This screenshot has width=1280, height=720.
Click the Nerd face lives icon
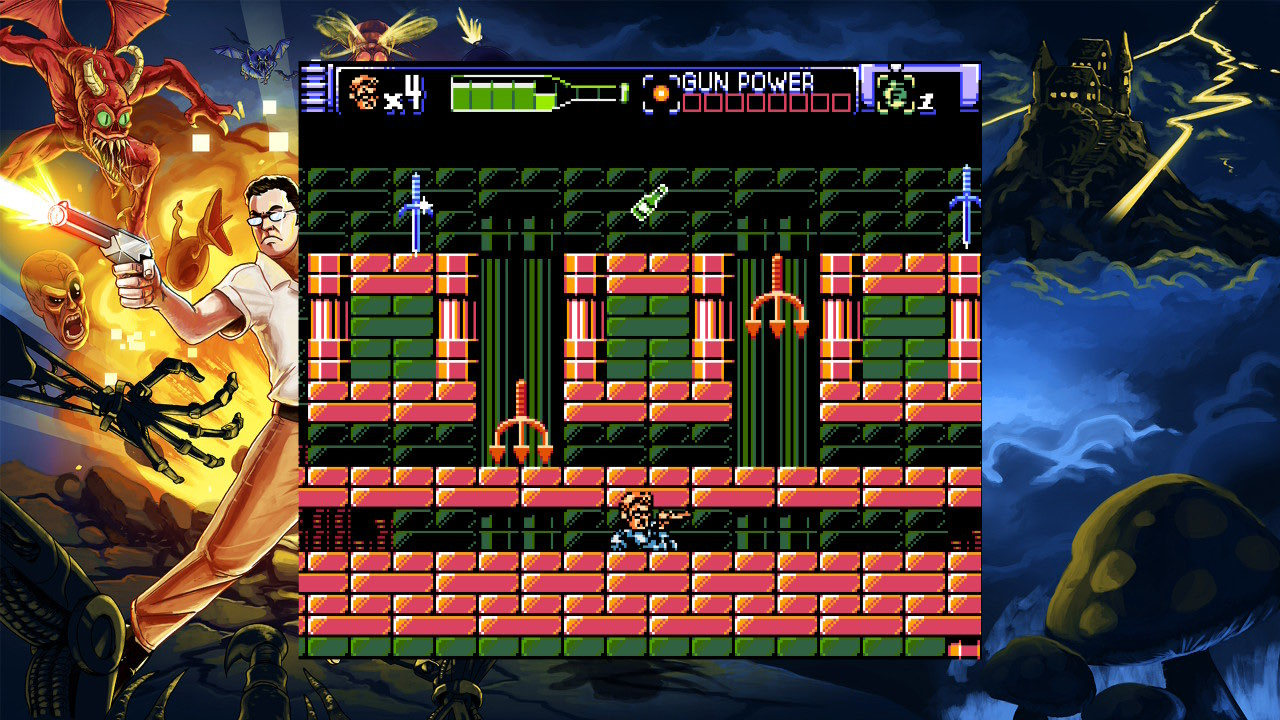pos(363,93)
